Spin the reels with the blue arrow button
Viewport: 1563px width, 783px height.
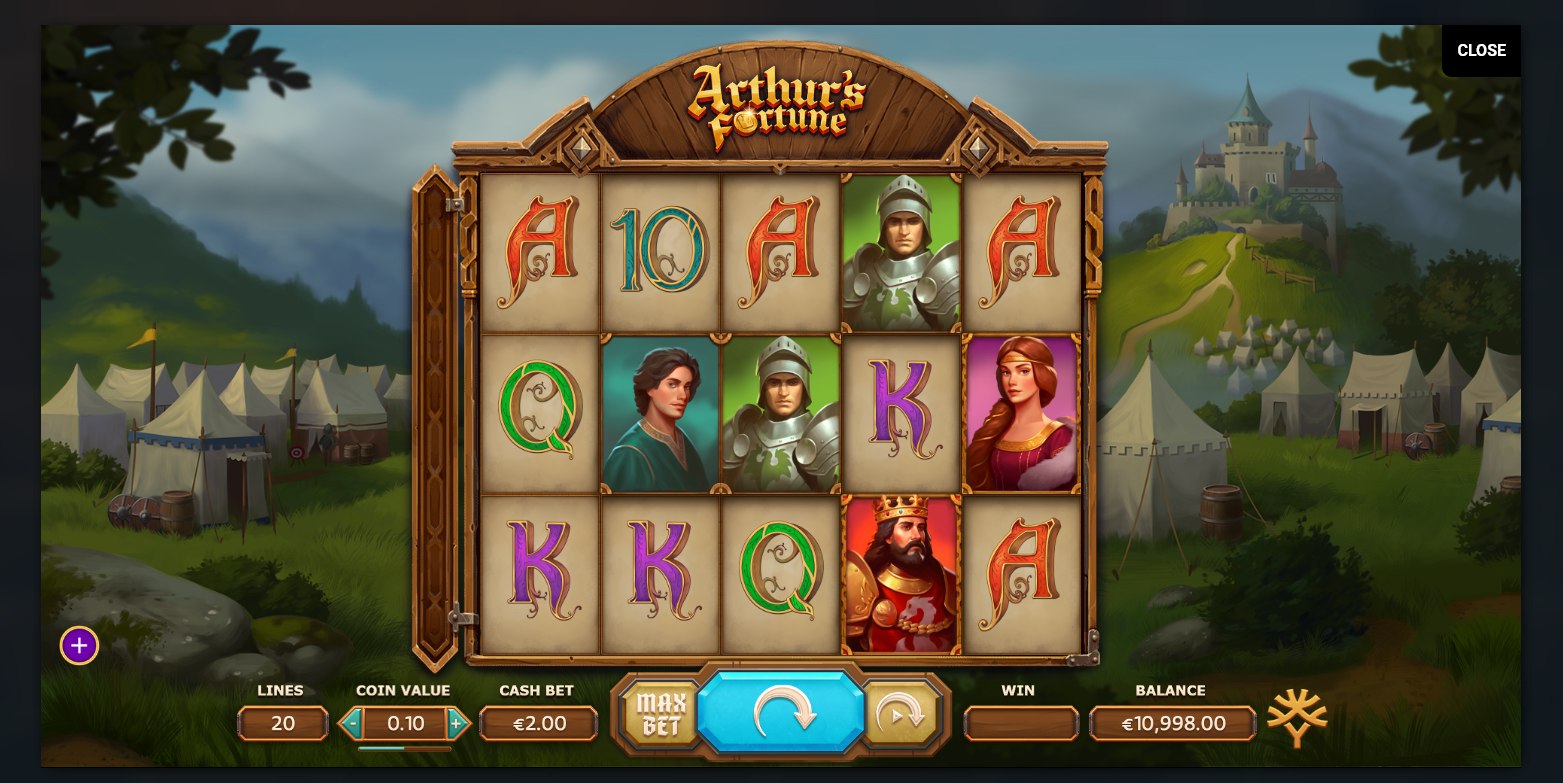[781, 712]
